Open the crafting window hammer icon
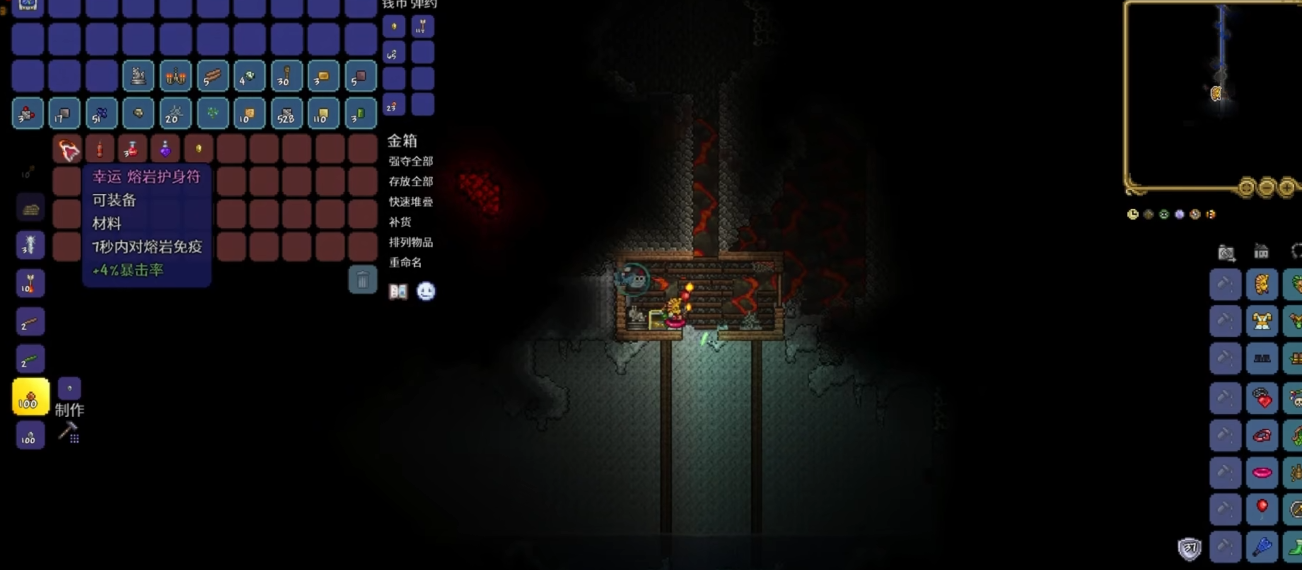 pyautogui.click(x=68, y=431)
